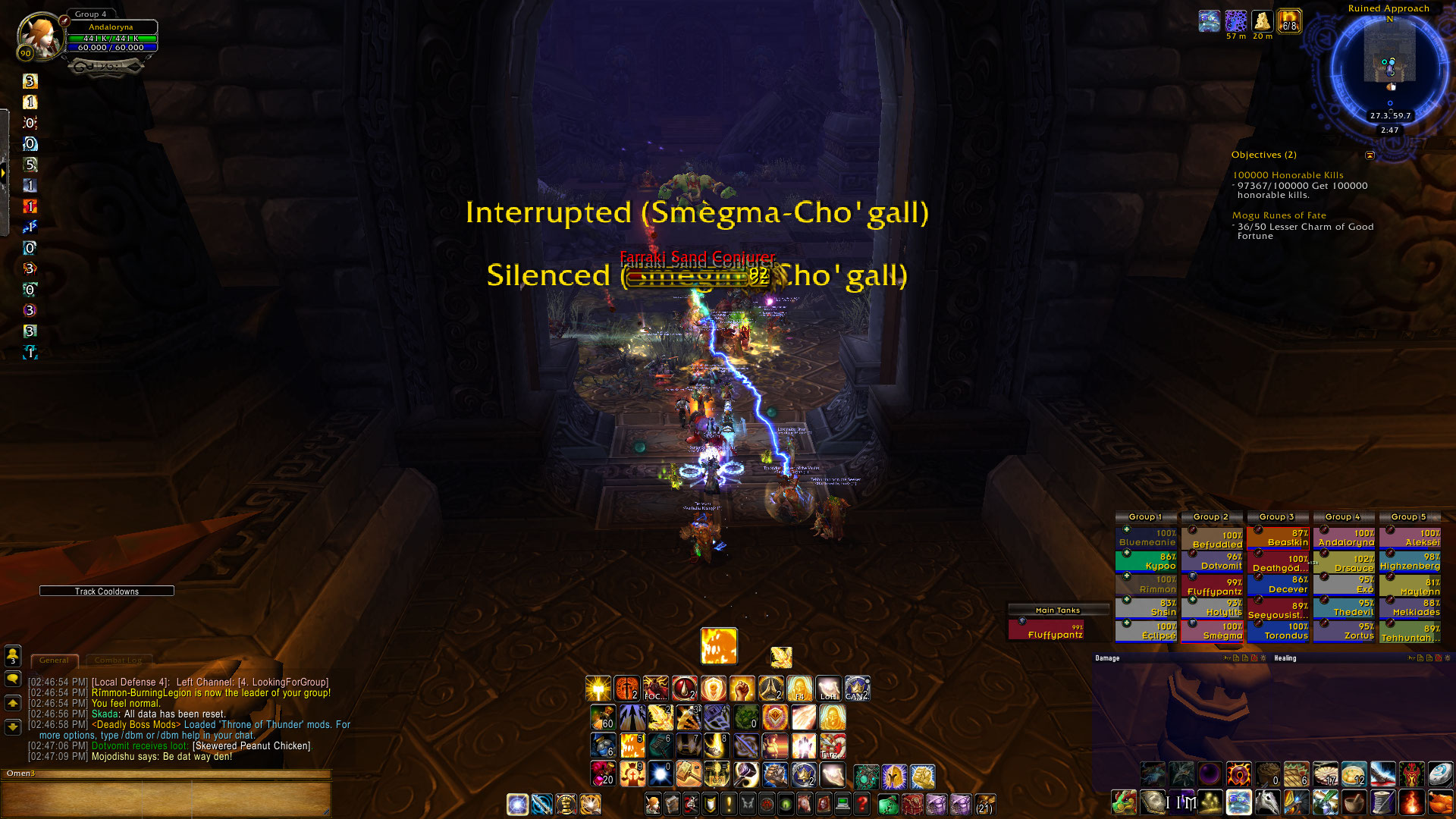The image size is (1456, 819).
Task: Click the Tehhuntah raid frame
Action: [x=1410, y=632]
